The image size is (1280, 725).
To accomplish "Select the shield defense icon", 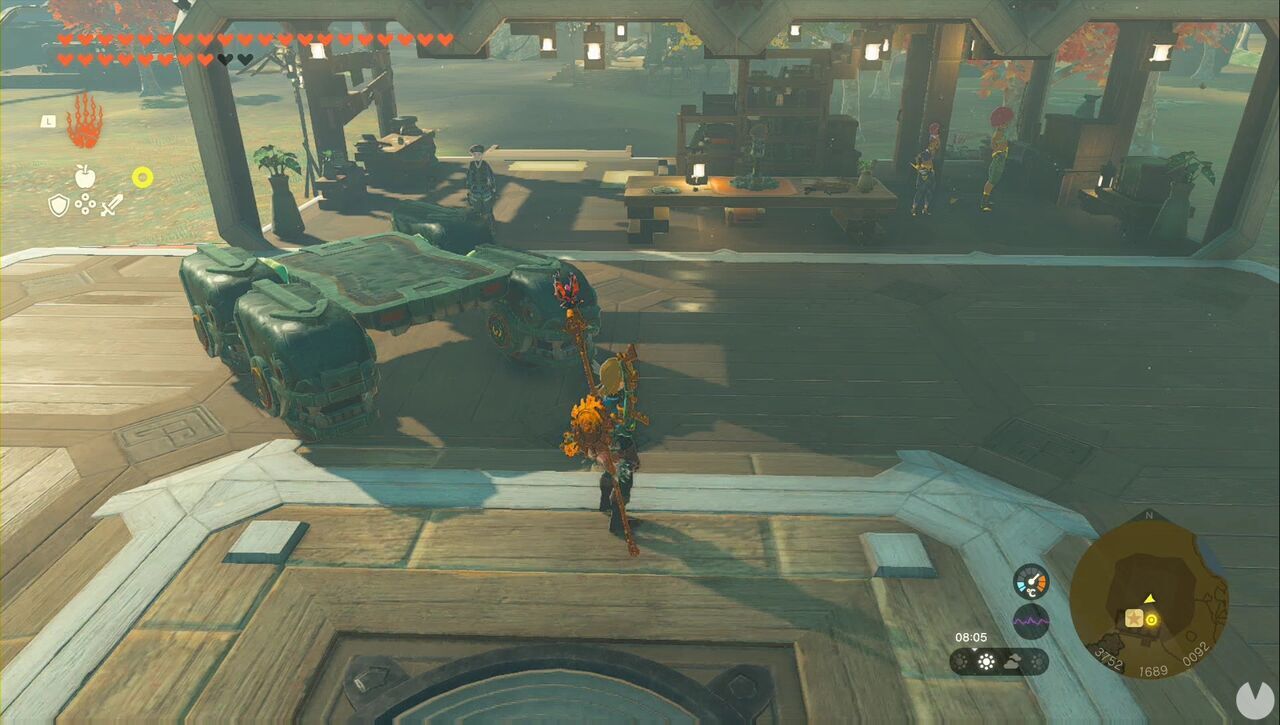I will click(59, 206).
